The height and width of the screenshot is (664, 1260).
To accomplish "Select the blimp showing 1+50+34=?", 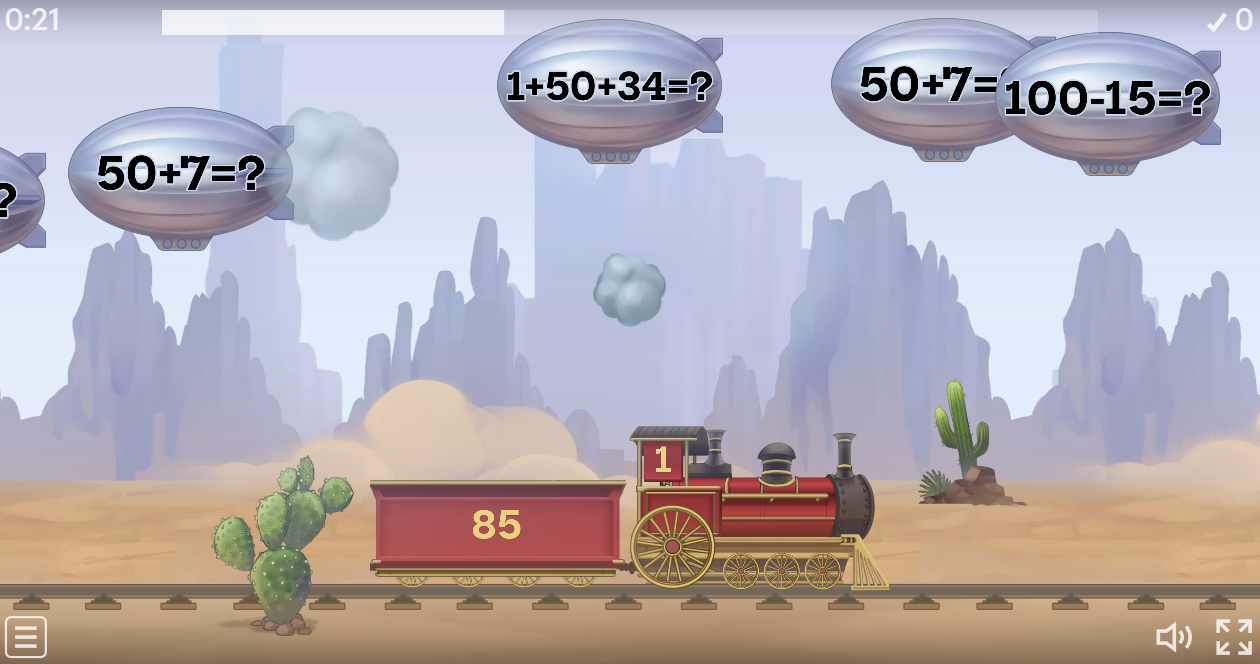I will click(609, 87).
